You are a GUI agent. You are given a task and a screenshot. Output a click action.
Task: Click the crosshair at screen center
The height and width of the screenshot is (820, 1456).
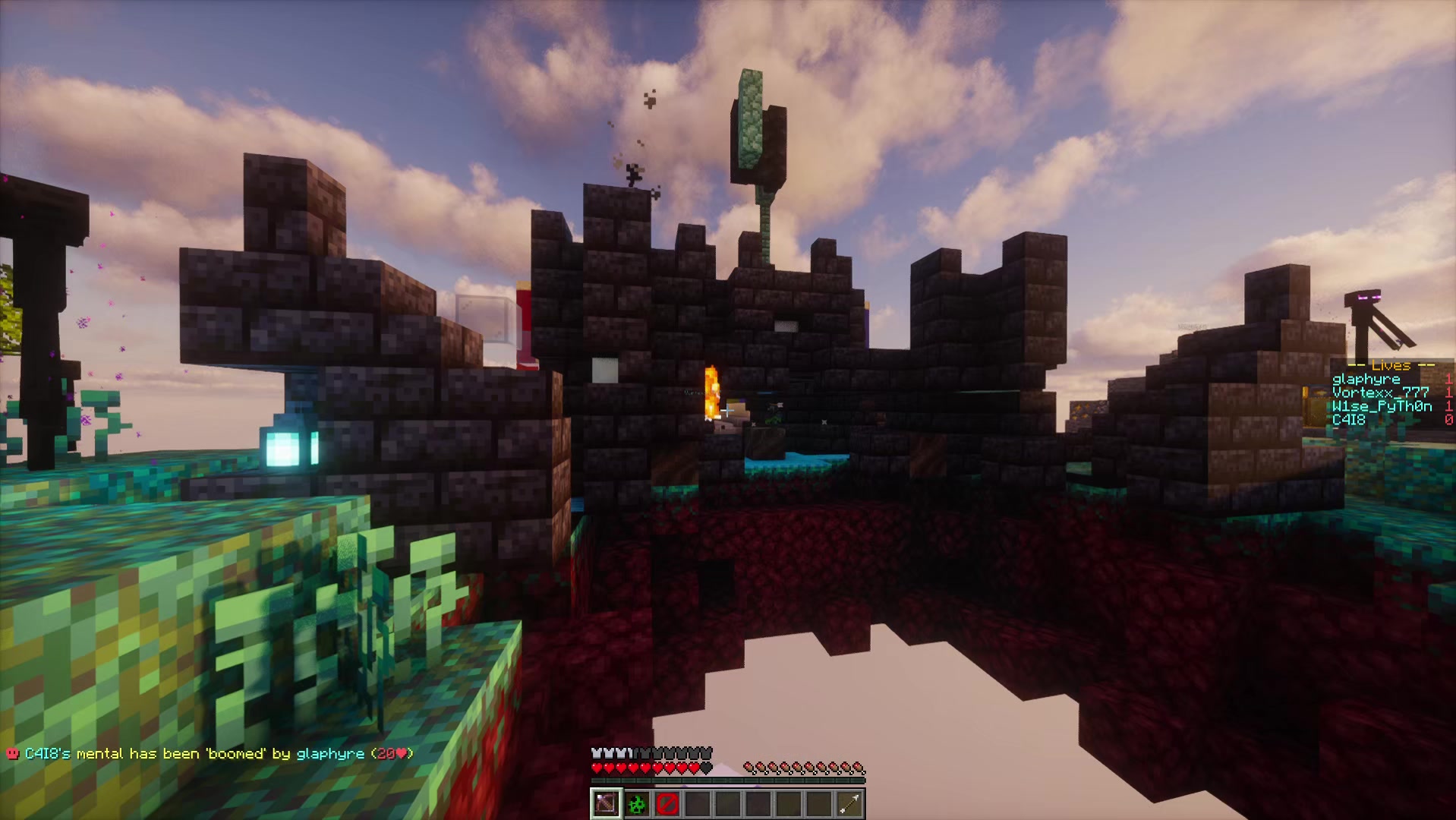coord(728,410)
